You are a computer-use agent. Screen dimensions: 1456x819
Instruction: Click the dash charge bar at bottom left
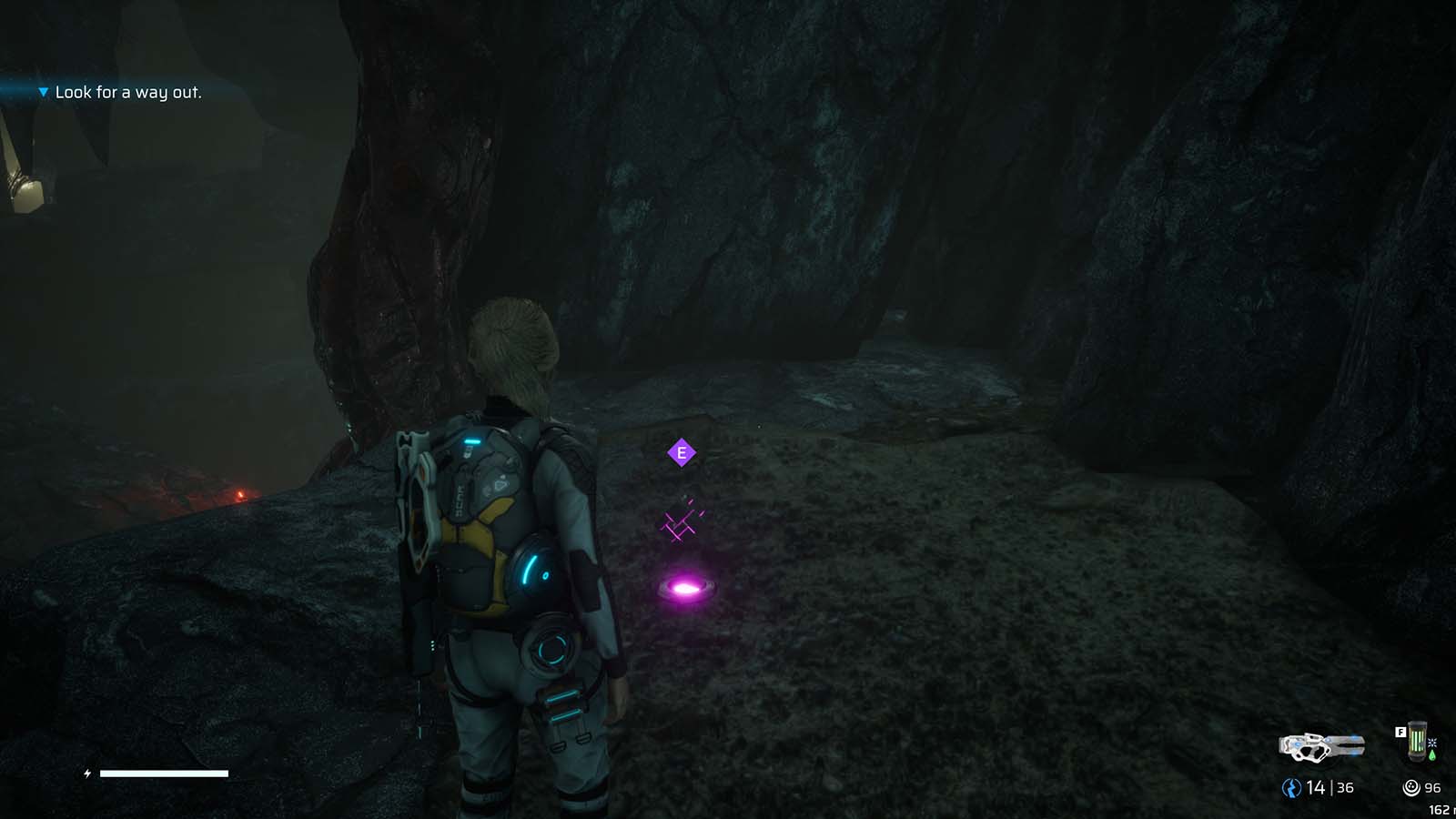(164, 773)
